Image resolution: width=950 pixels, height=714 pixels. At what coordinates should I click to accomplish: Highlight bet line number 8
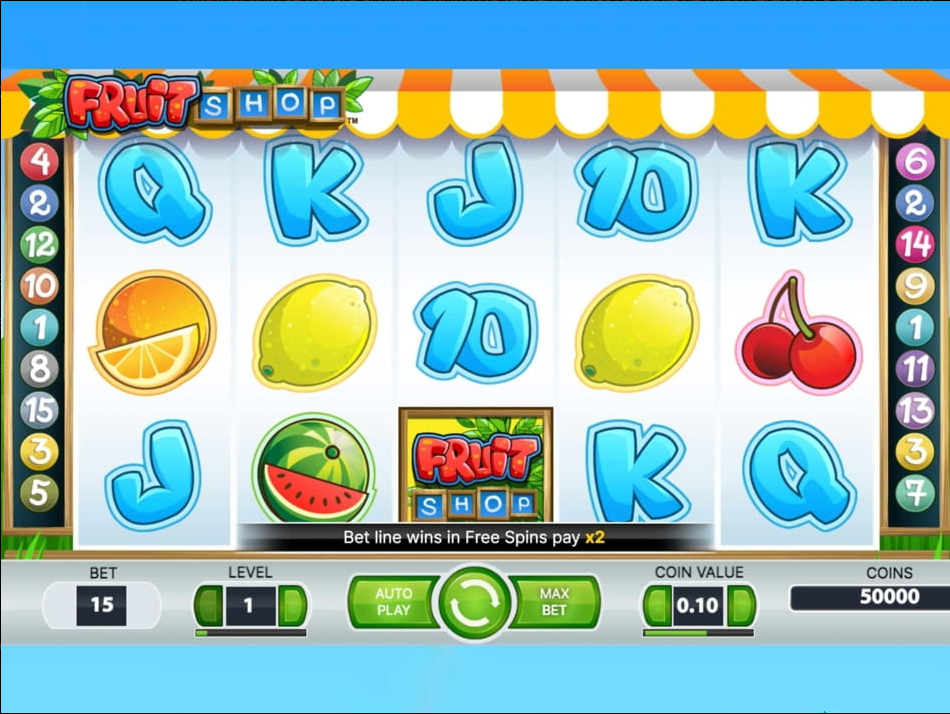pyautogui.click(x=39, y=370)
